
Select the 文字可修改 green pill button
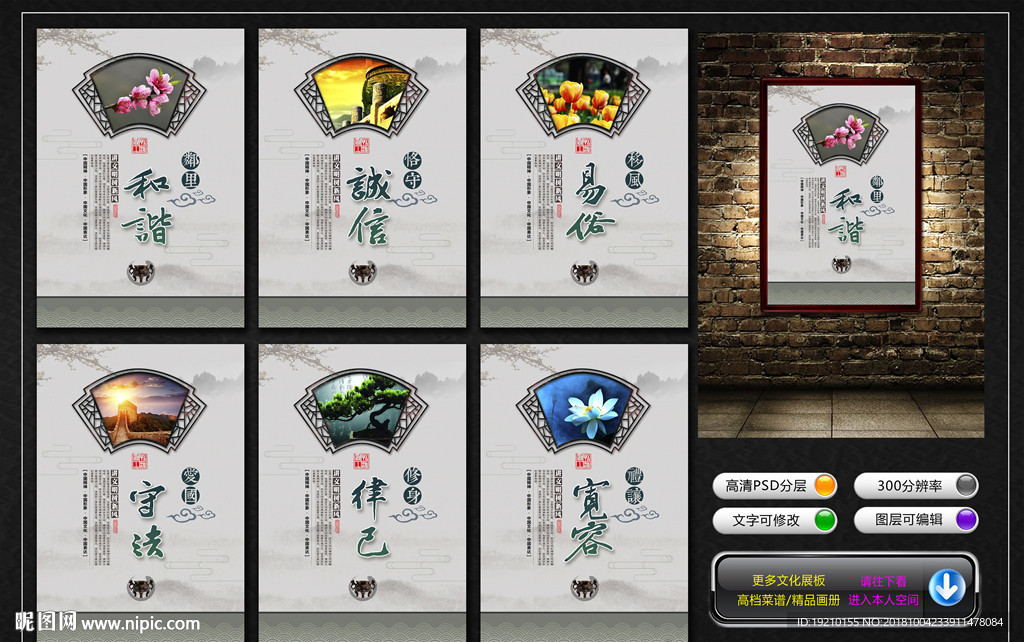point(776,520)
